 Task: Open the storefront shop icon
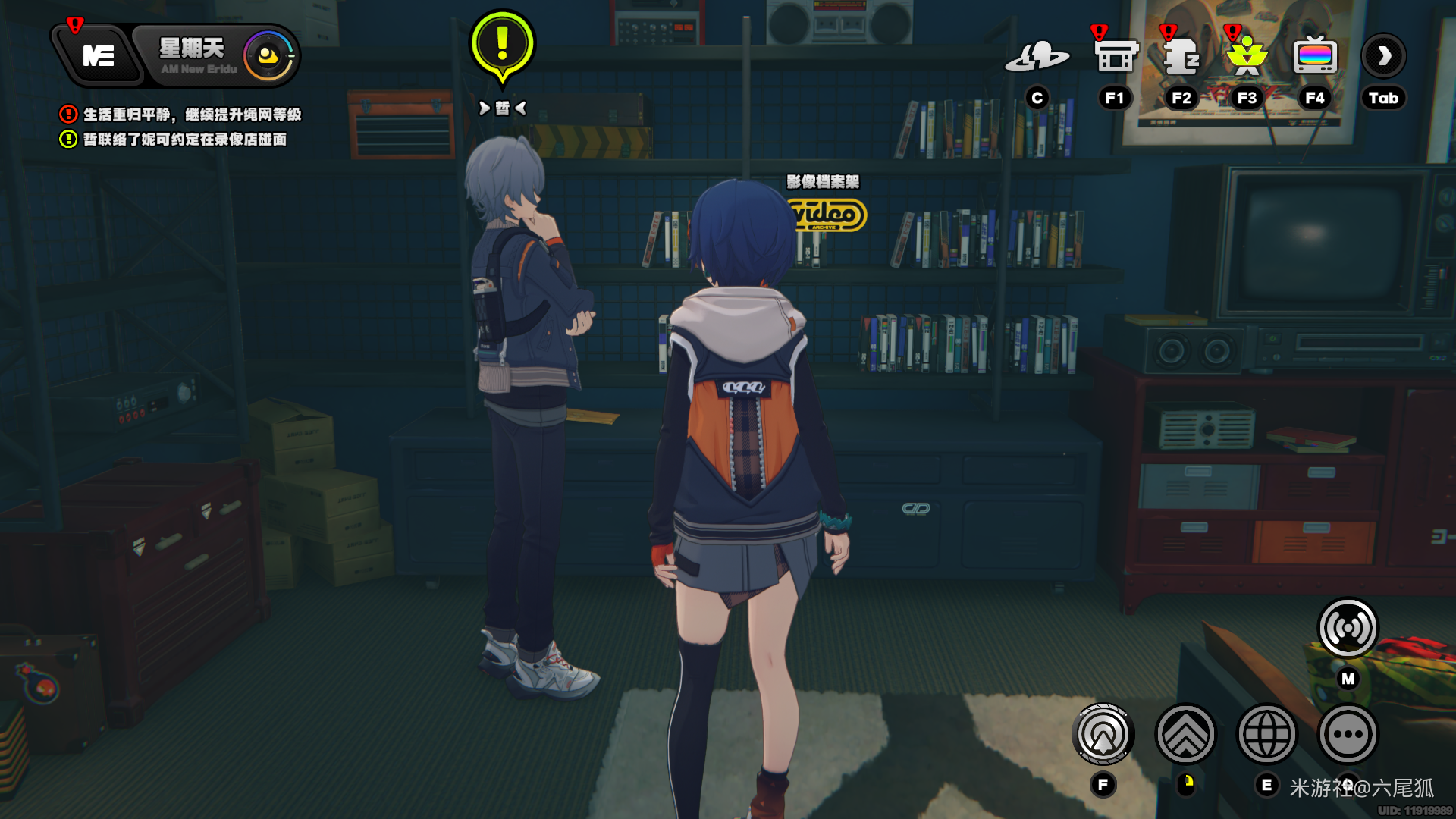pyautogui.click(x=1116, y=57)
